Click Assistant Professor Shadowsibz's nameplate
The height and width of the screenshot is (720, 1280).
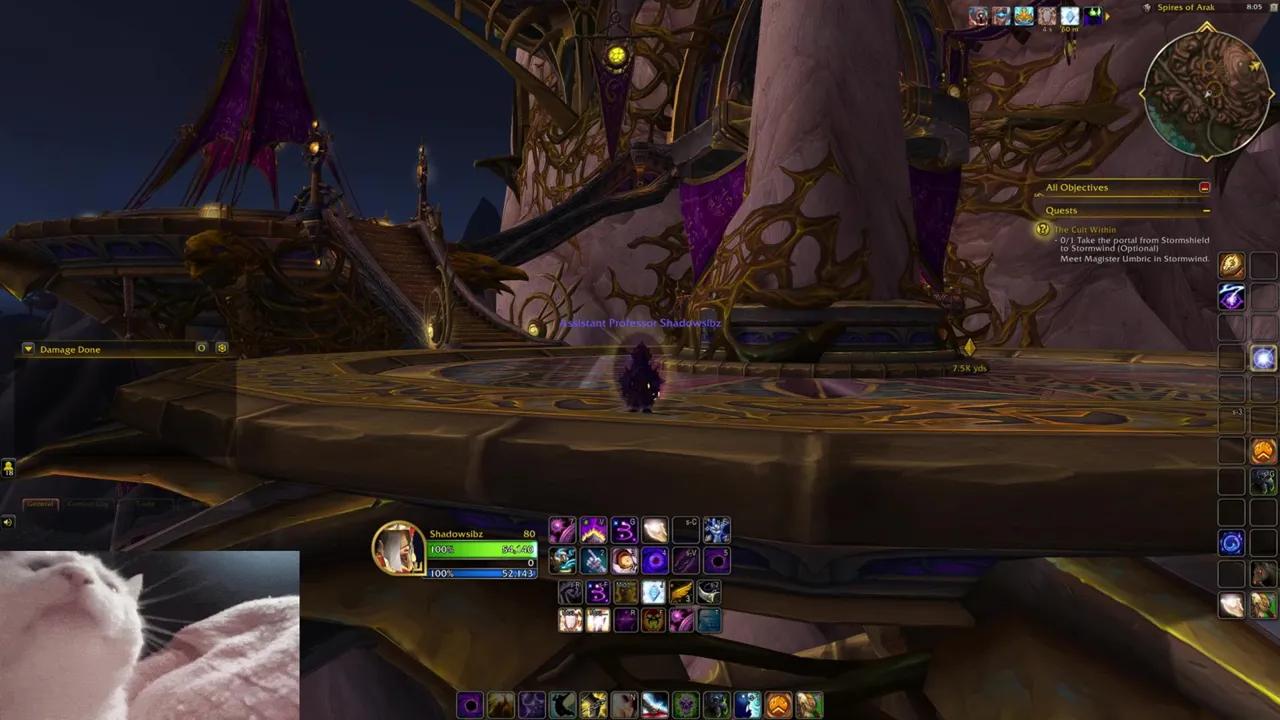tap(640, 323)
